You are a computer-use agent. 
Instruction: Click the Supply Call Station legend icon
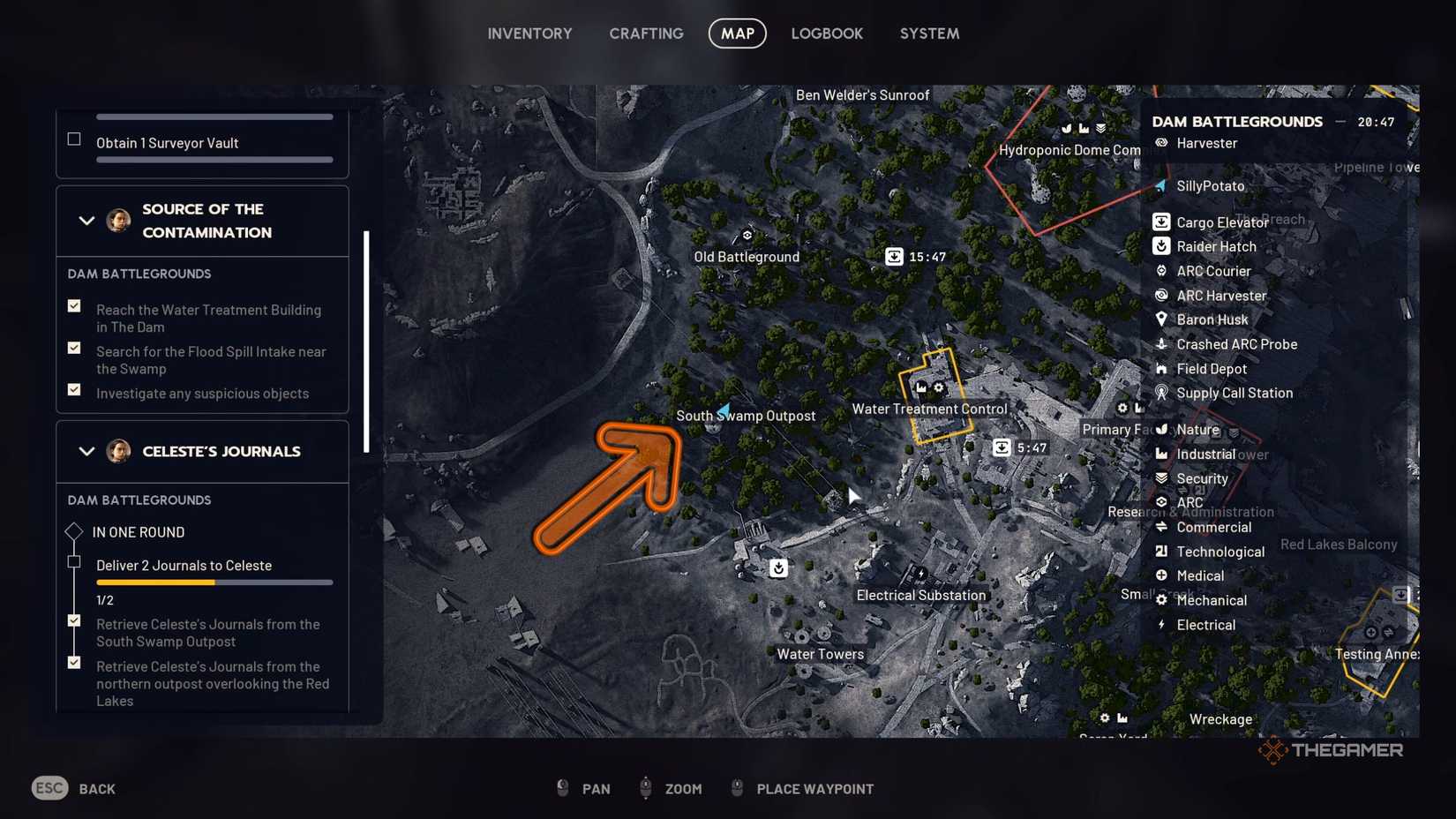(x=1163, y=393)
